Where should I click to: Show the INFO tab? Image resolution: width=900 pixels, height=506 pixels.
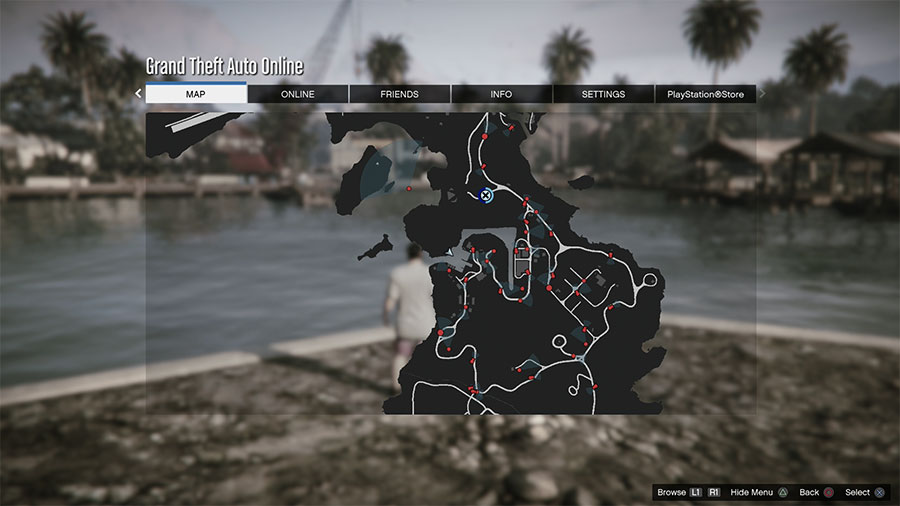click(x=502, y=94)
